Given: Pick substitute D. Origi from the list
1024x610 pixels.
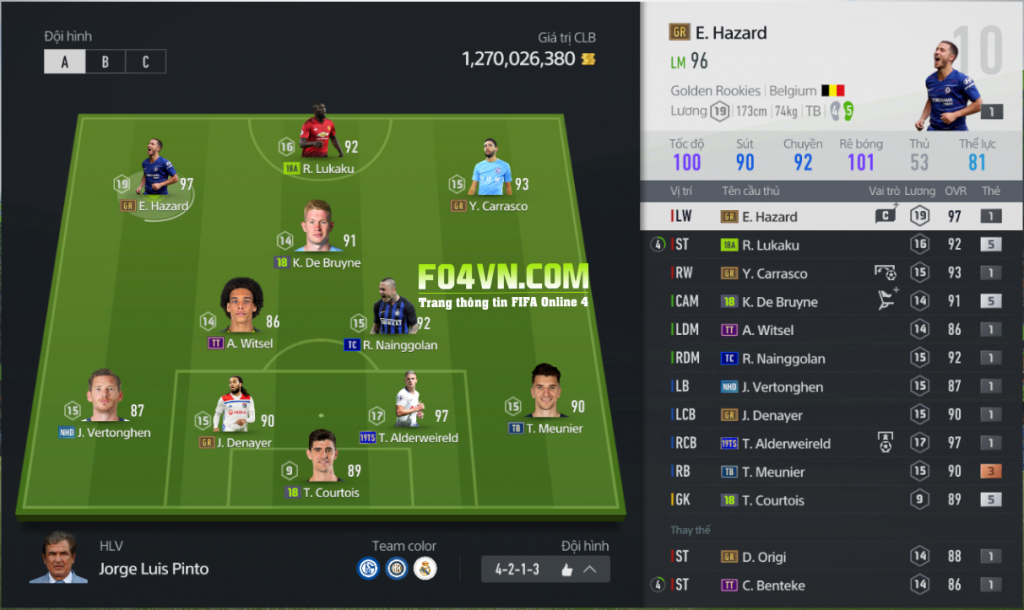Looking at the screenshot, I should point(832,557).
